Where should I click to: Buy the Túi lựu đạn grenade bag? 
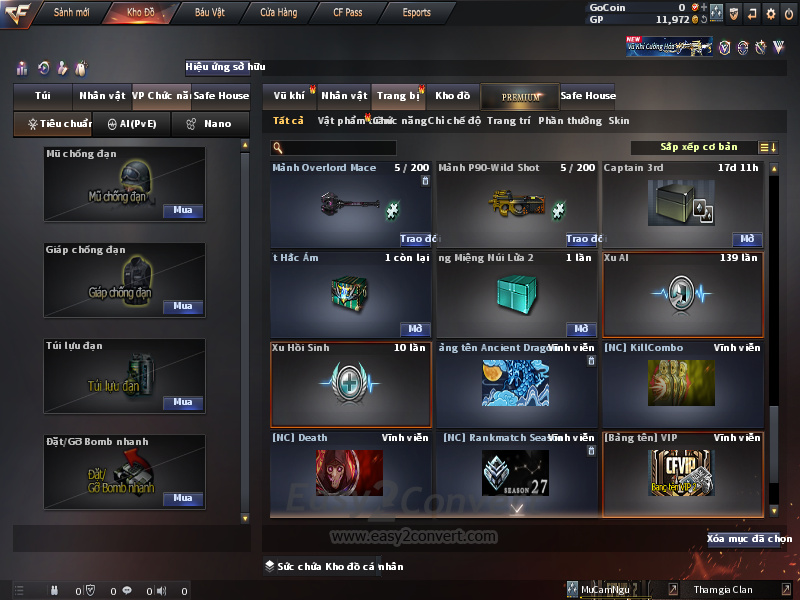point(182,402)
